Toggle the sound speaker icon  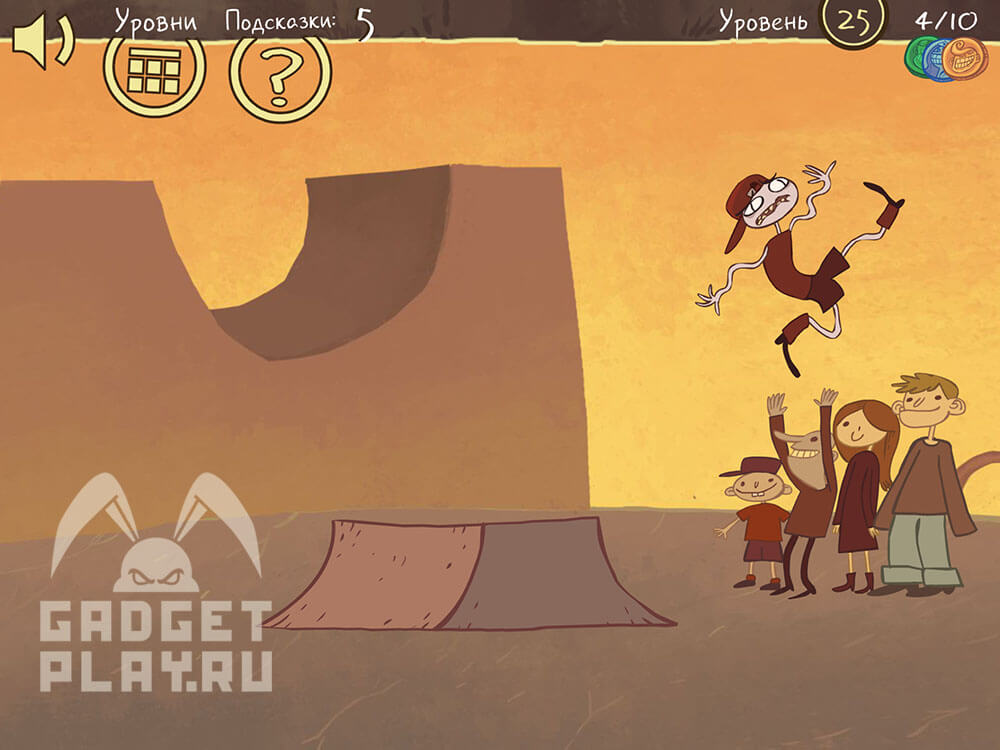pyautogui.click(x=41, y=42)
